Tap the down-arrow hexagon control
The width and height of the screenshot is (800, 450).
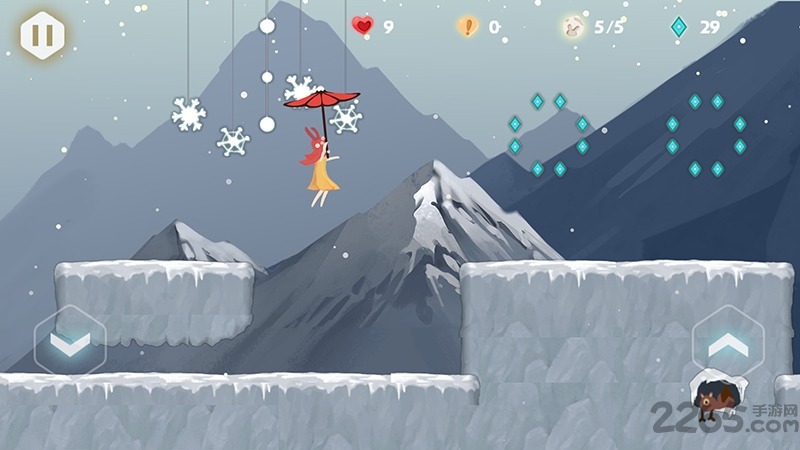(70, 343)
